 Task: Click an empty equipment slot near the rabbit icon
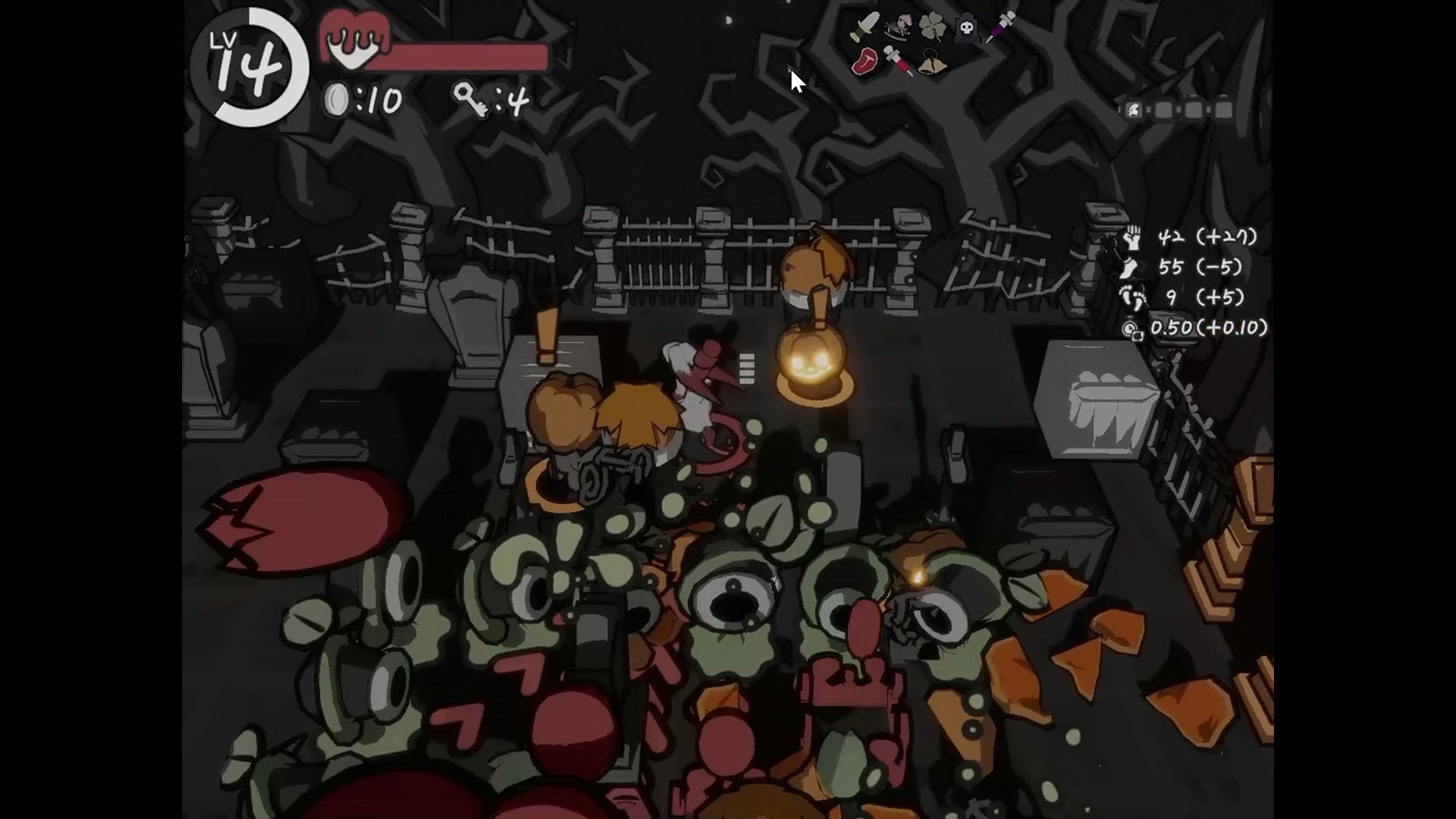(1164, 110)
